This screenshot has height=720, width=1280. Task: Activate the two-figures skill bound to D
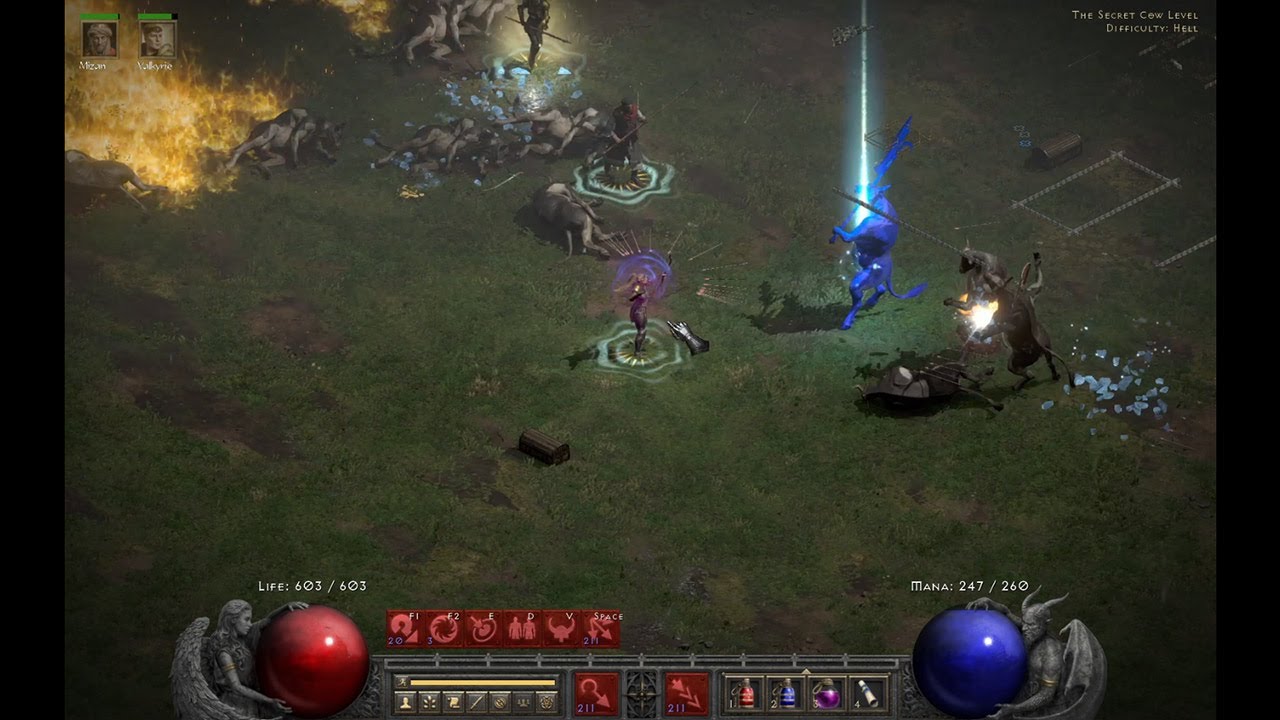(522, 629)
